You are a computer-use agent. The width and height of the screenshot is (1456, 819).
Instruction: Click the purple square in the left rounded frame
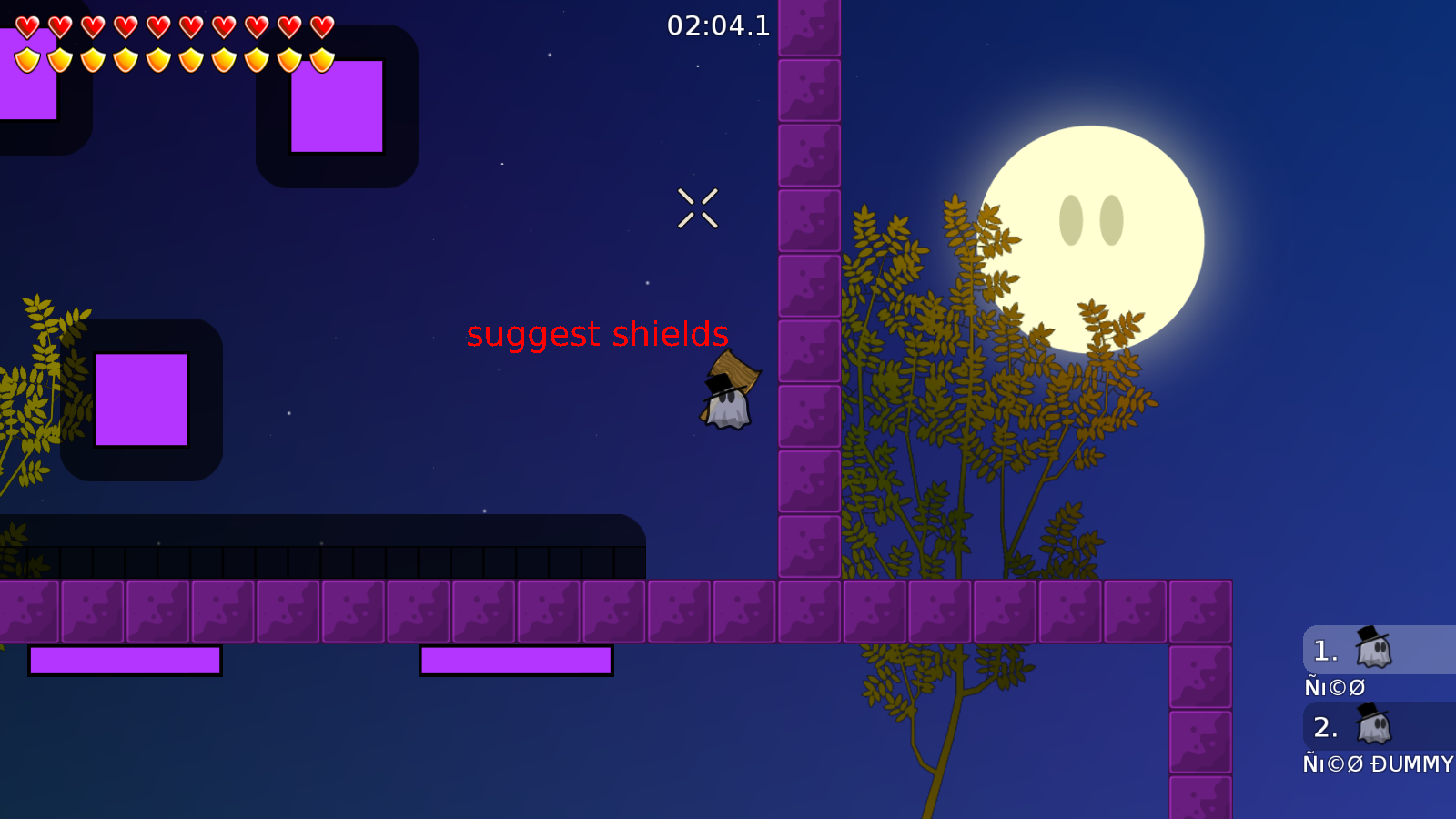(141, 400)
